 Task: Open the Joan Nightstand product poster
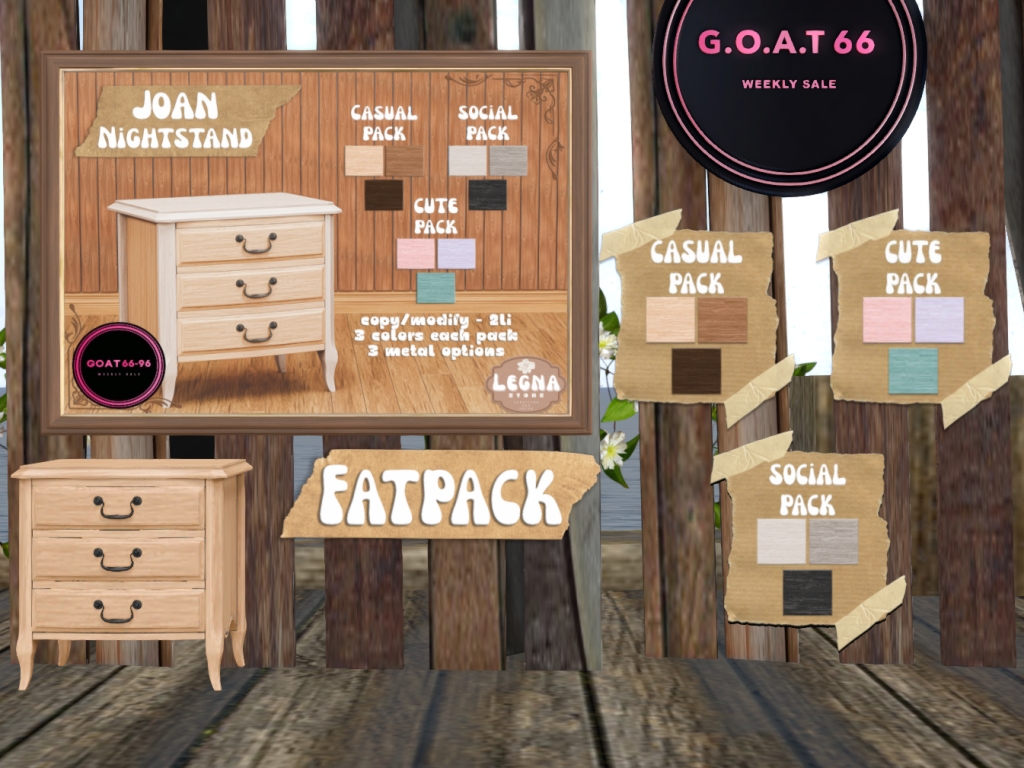(316, 242)
